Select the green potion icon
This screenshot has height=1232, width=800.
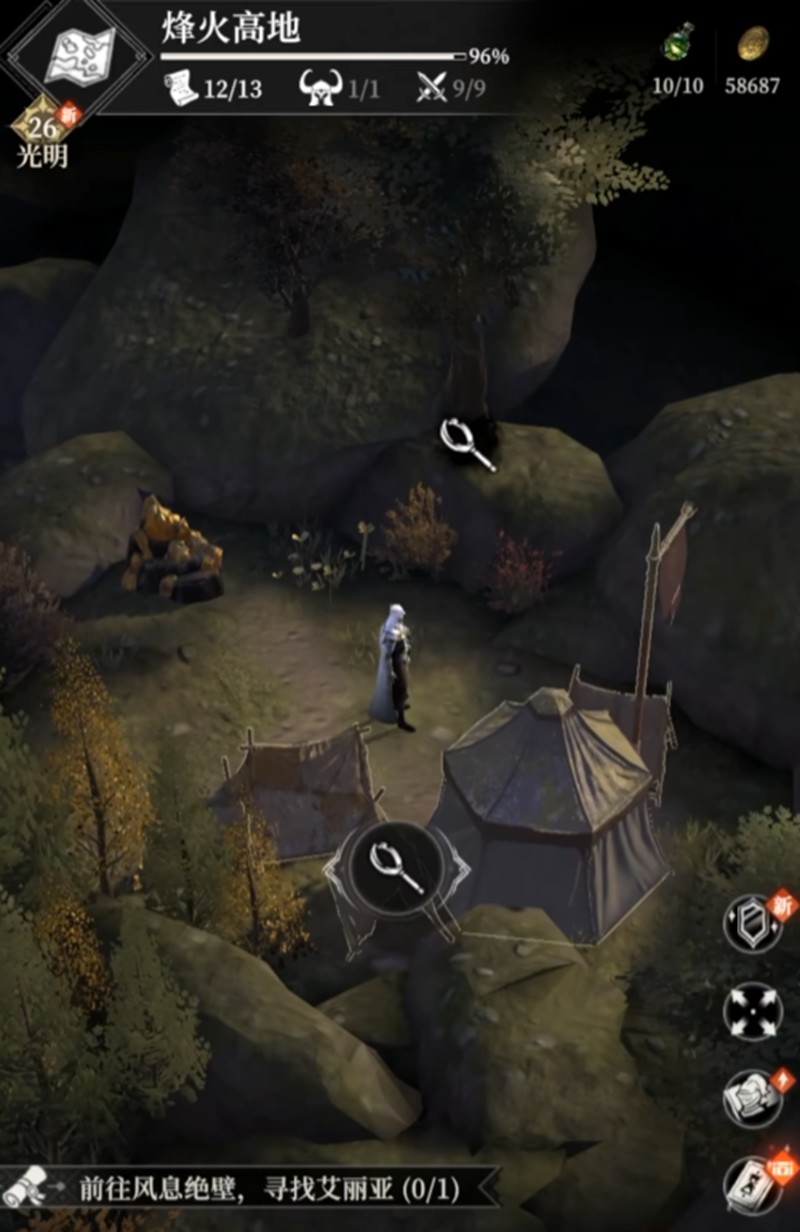point(678,45)
